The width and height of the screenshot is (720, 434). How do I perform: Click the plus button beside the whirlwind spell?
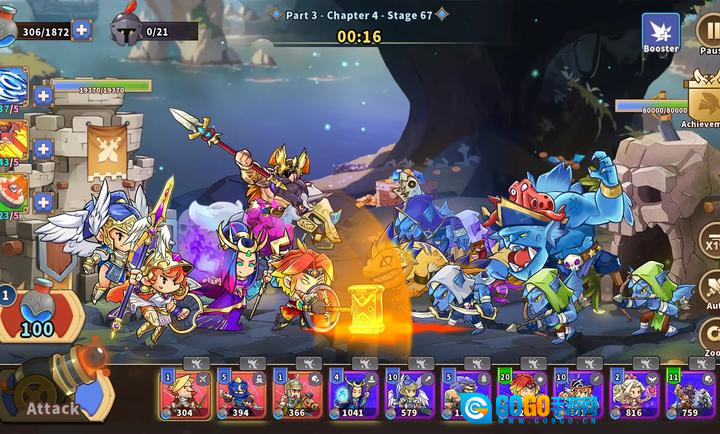[43, 96]
